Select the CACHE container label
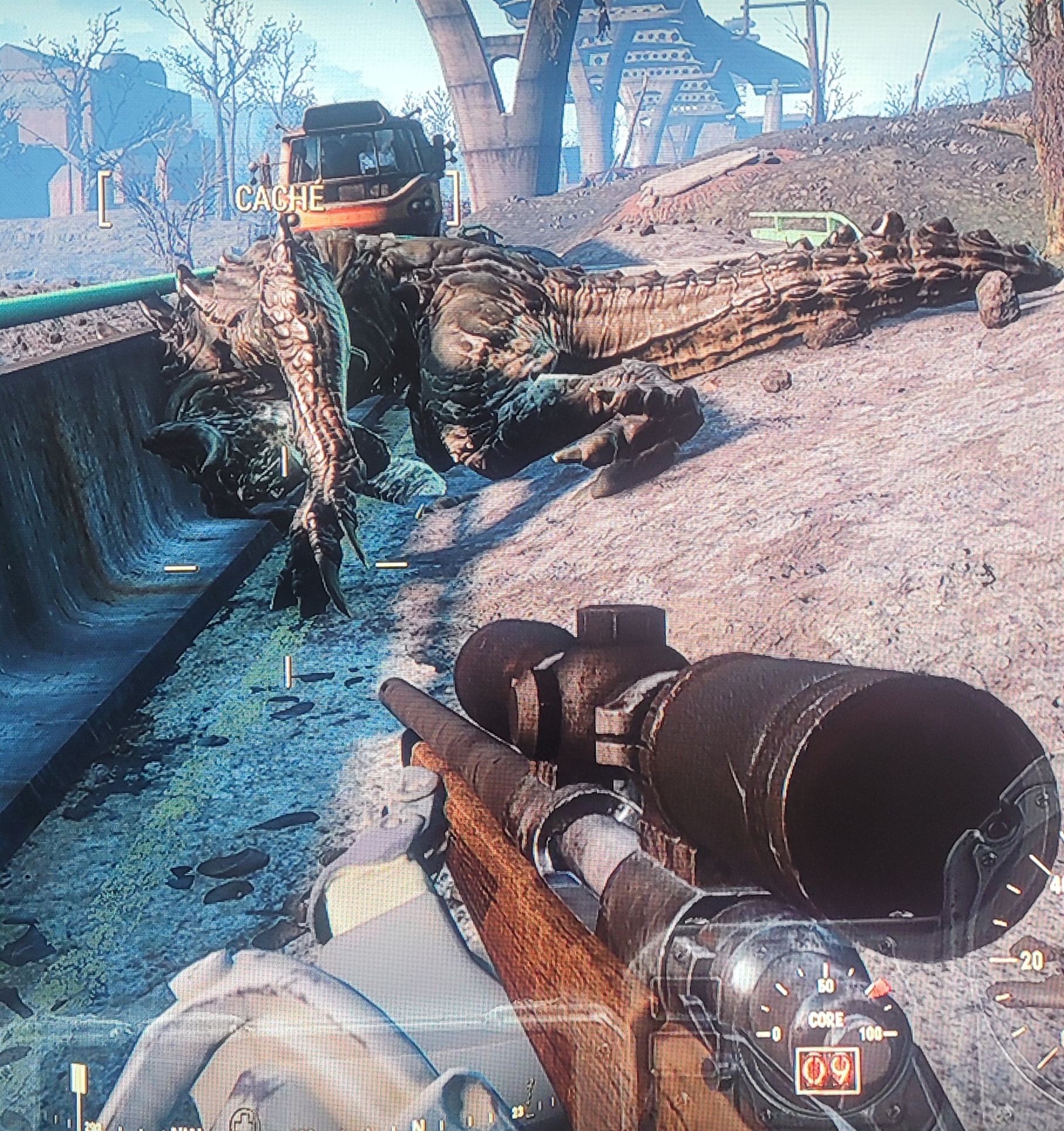 pos(279,199)
